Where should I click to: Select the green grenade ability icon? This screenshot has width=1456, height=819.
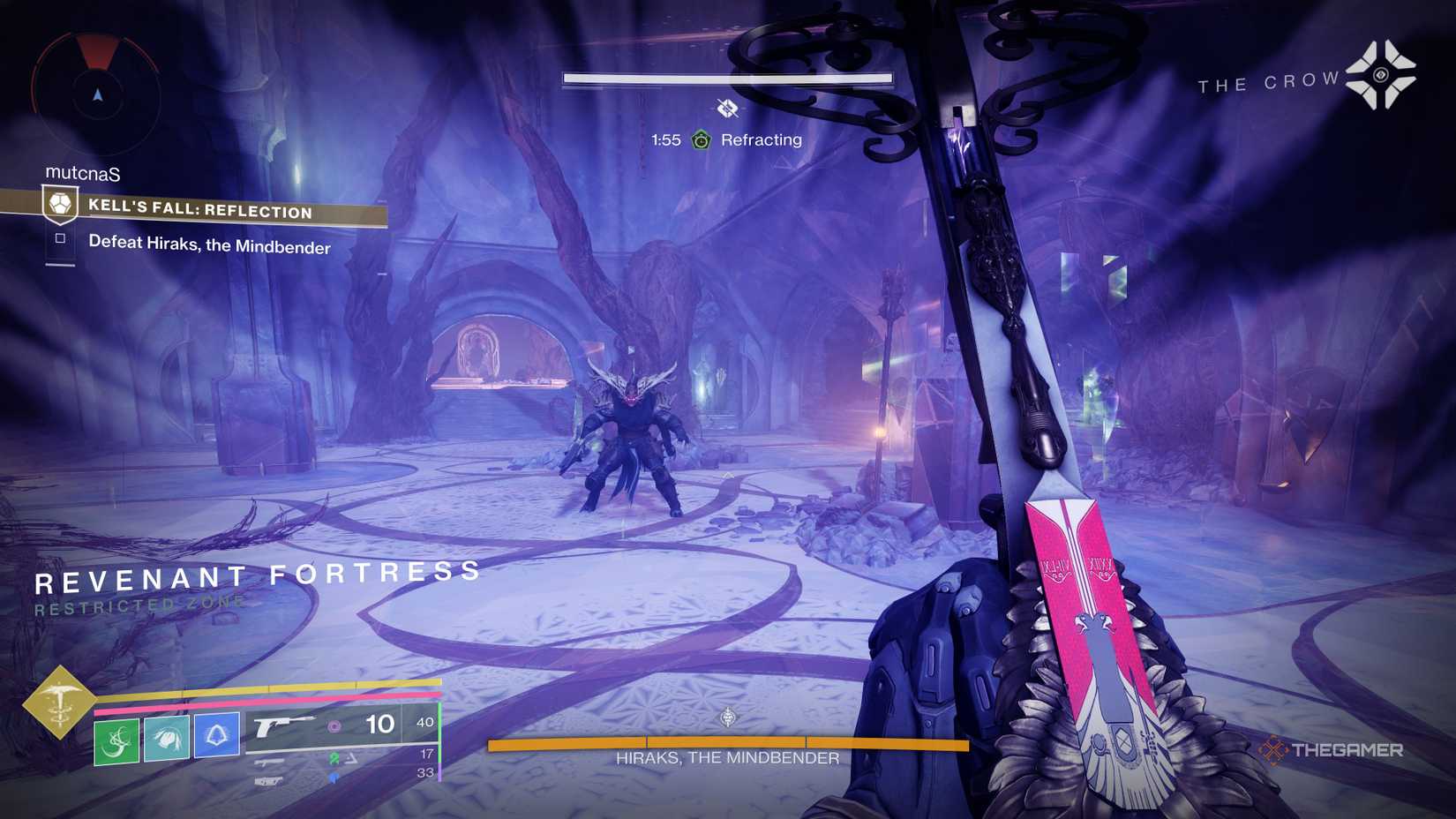(x=116, y=740)
